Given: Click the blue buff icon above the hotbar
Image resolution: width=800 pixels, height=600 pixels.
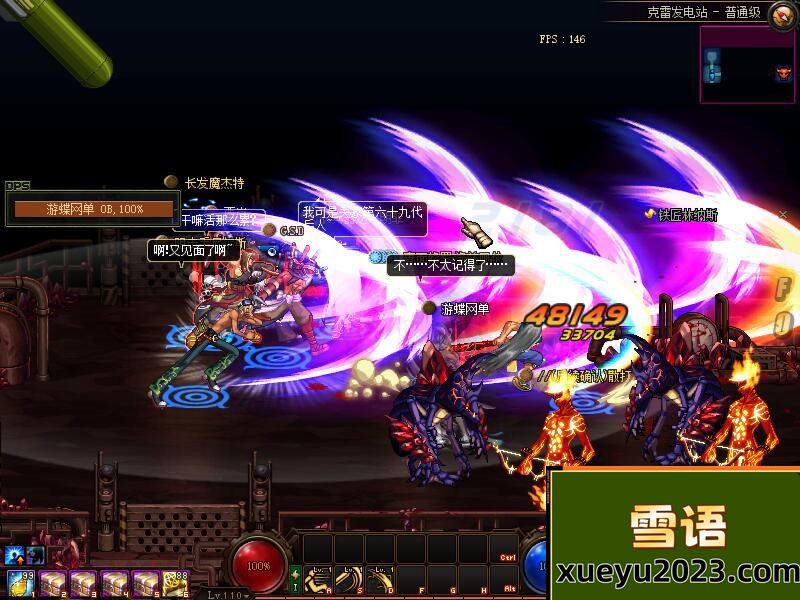Looking at the screenshot, I should click(x=16, y=555).
